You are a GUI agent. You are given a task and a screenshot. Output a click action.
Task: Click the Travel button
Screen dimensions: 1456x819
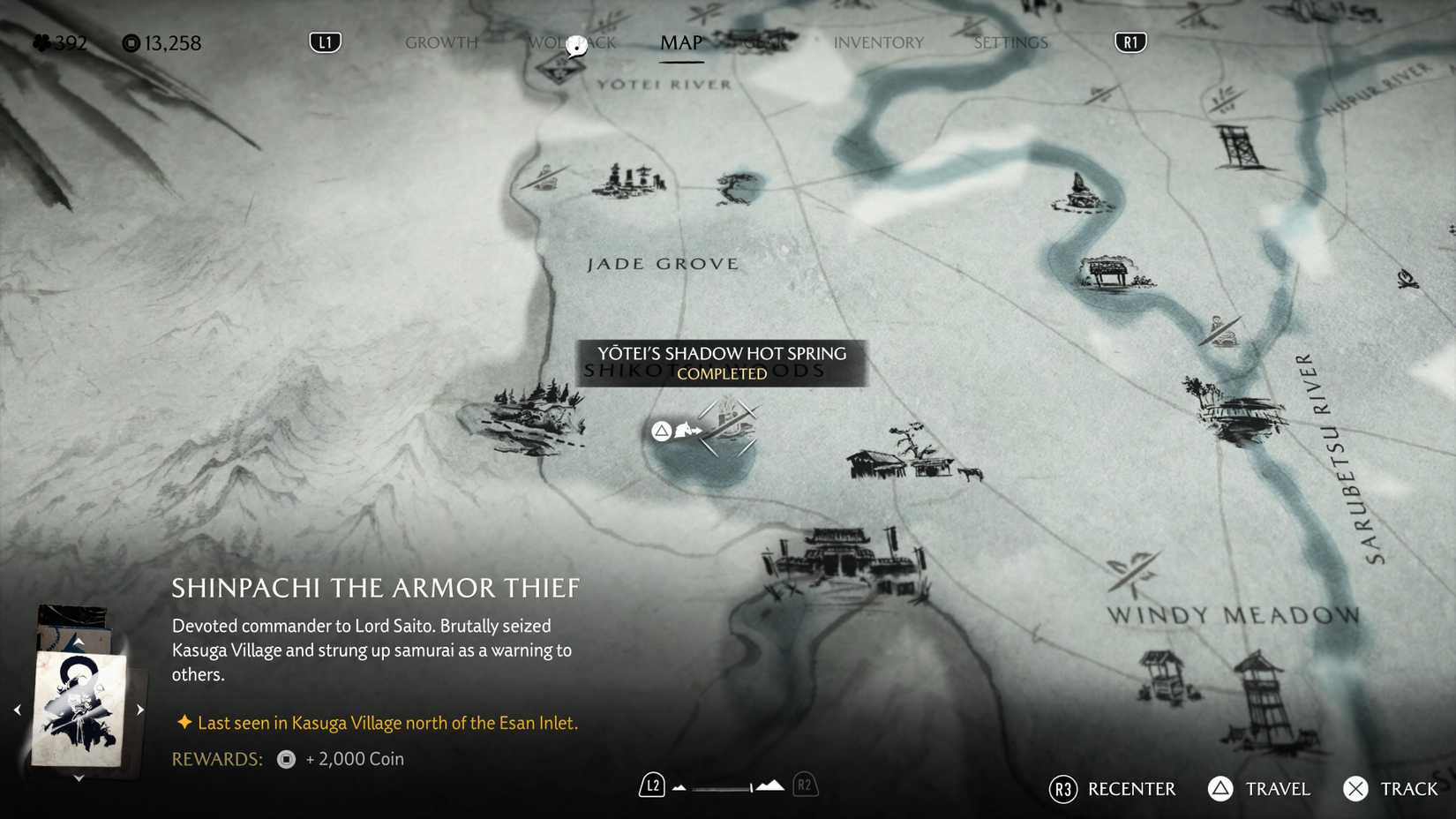(x=1220, y=789)
